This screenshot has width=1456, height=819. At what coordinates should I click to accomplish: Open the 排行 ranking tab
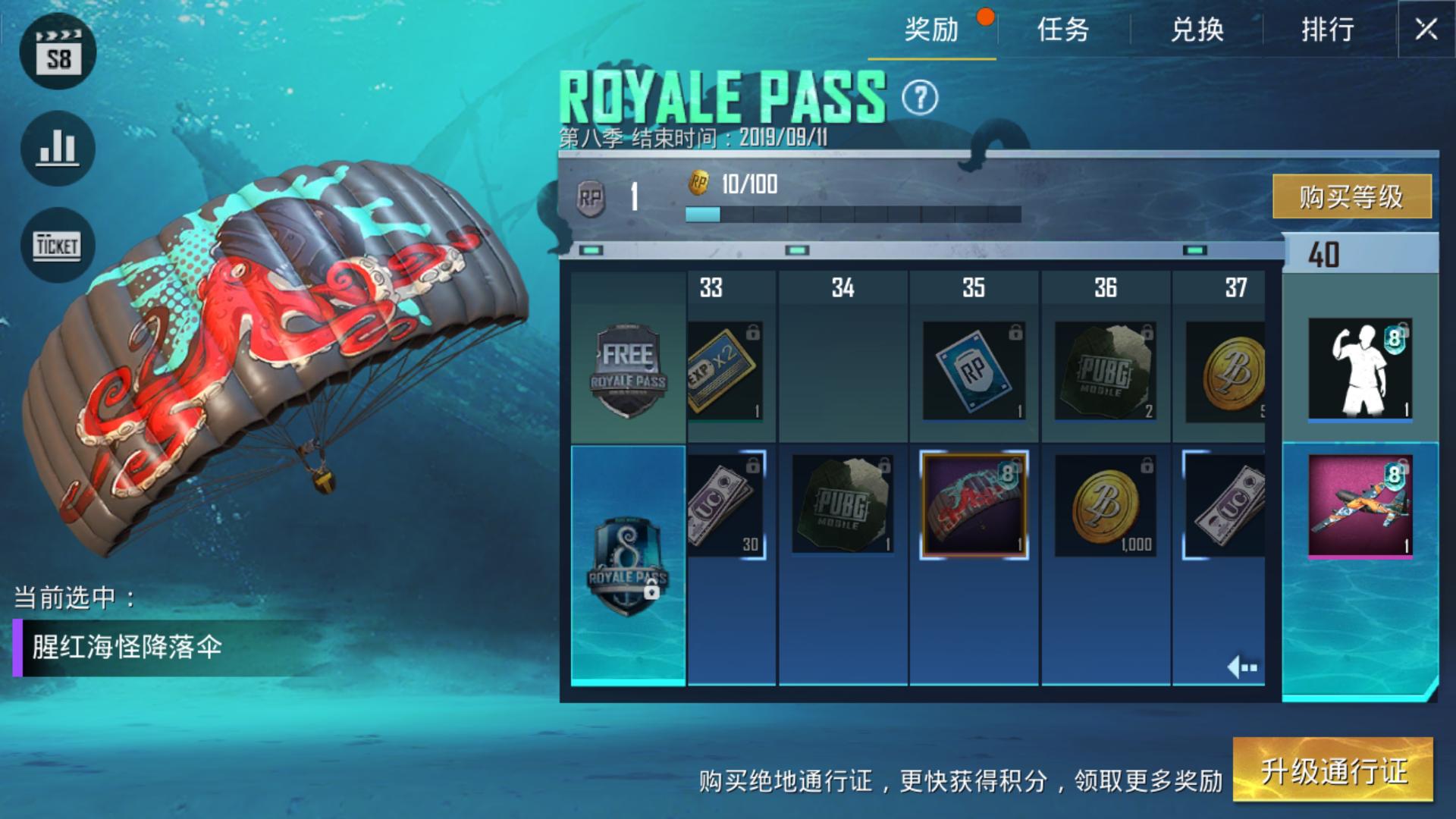coord(1328,30)
